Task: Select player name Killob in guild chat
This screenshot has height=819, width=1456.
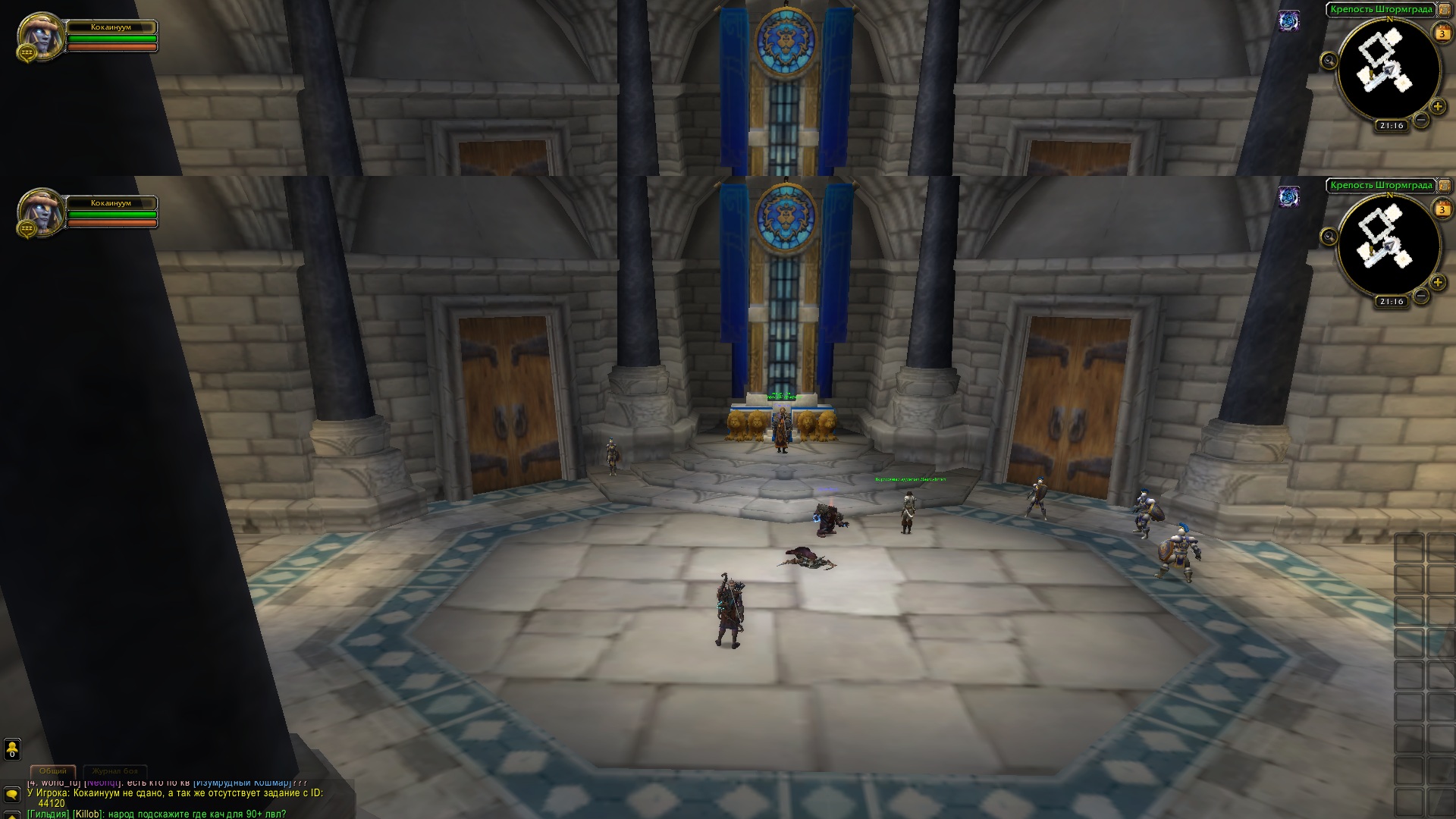Action: [x=88, y=814]
